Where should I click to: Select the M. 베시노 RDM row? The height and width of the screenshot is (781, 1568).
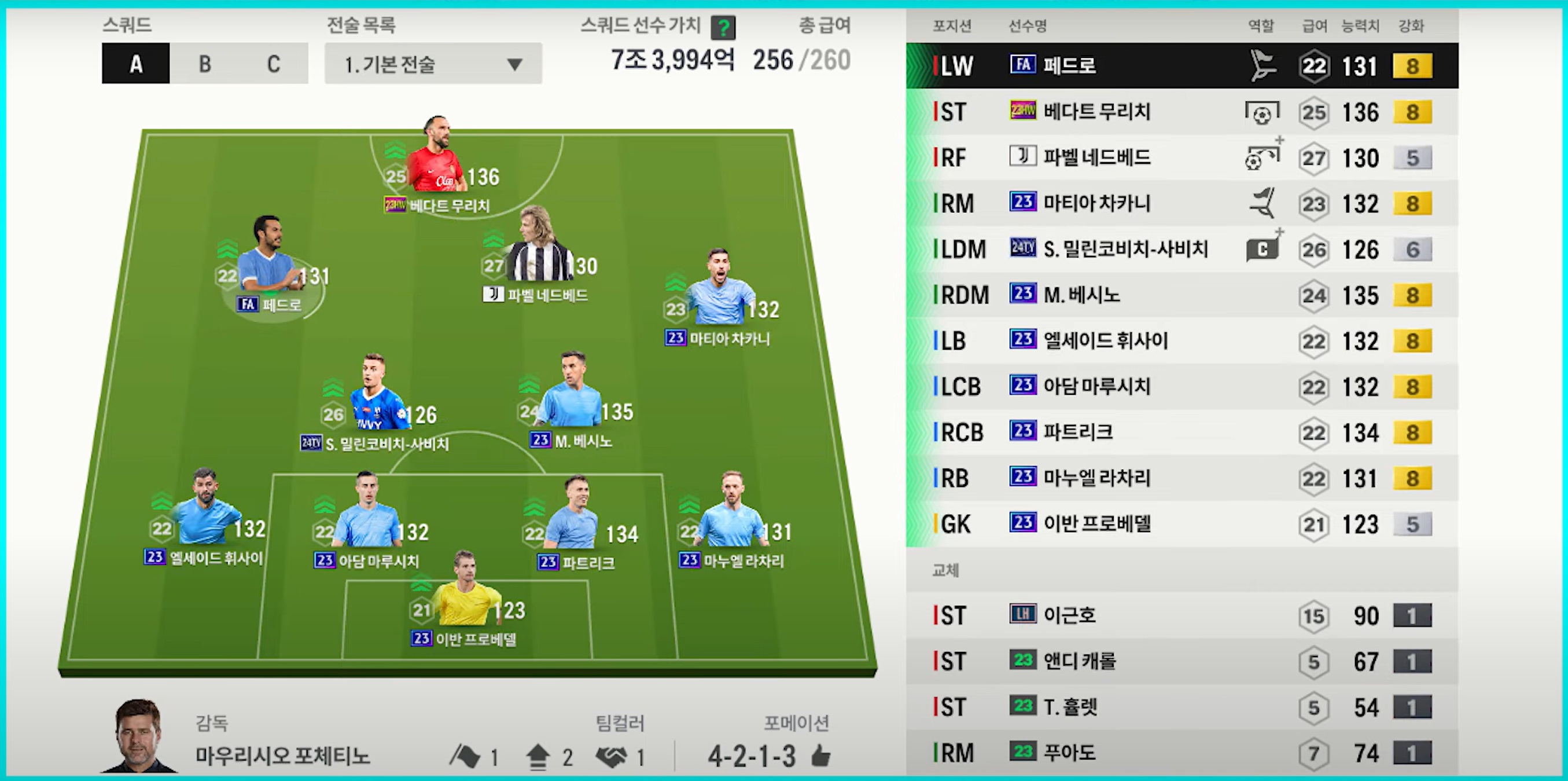point(1181,295)
